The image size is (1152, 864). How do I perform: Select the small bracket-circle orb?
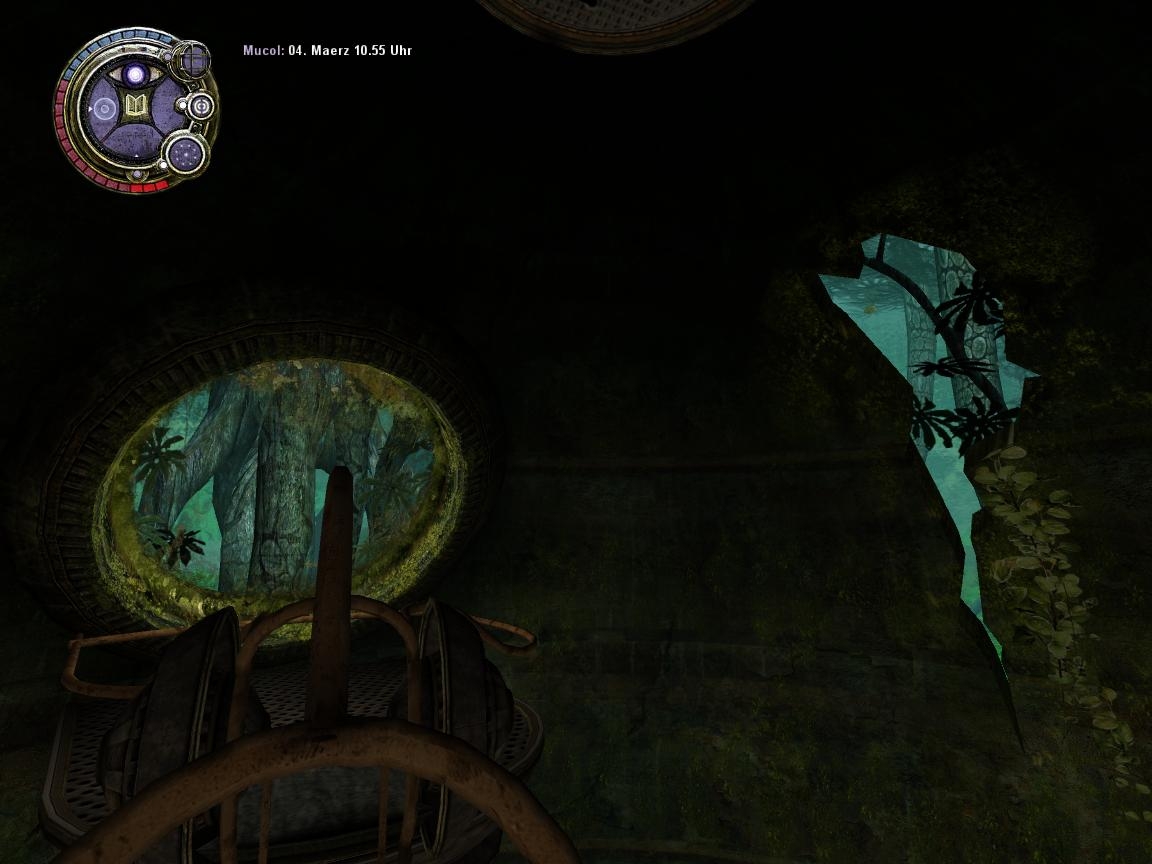(201, 105)
